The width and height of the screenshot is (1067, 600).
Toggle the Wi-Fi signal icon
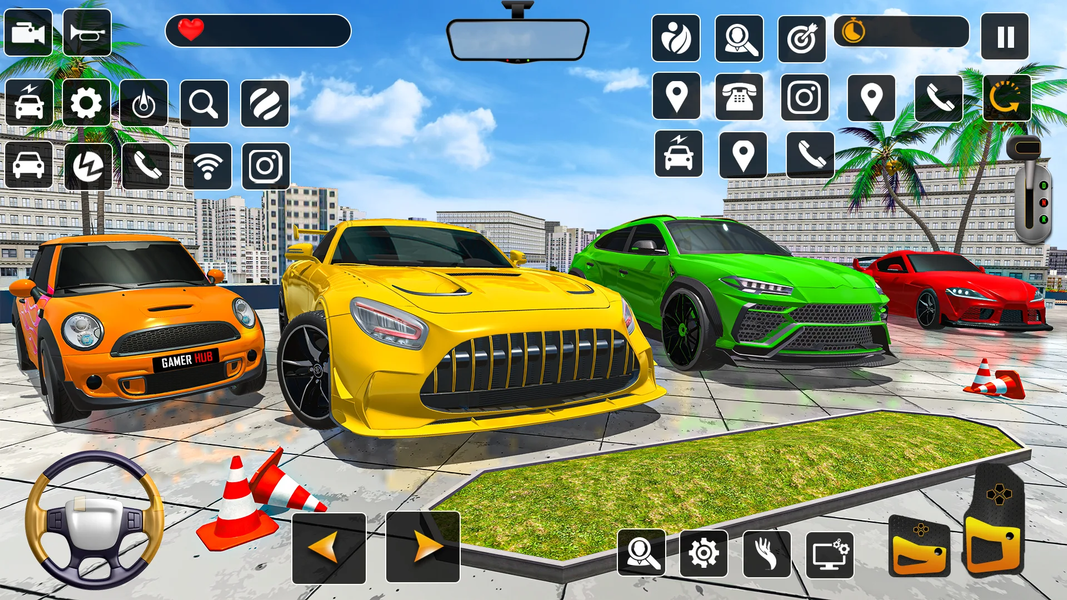(208, 166)
